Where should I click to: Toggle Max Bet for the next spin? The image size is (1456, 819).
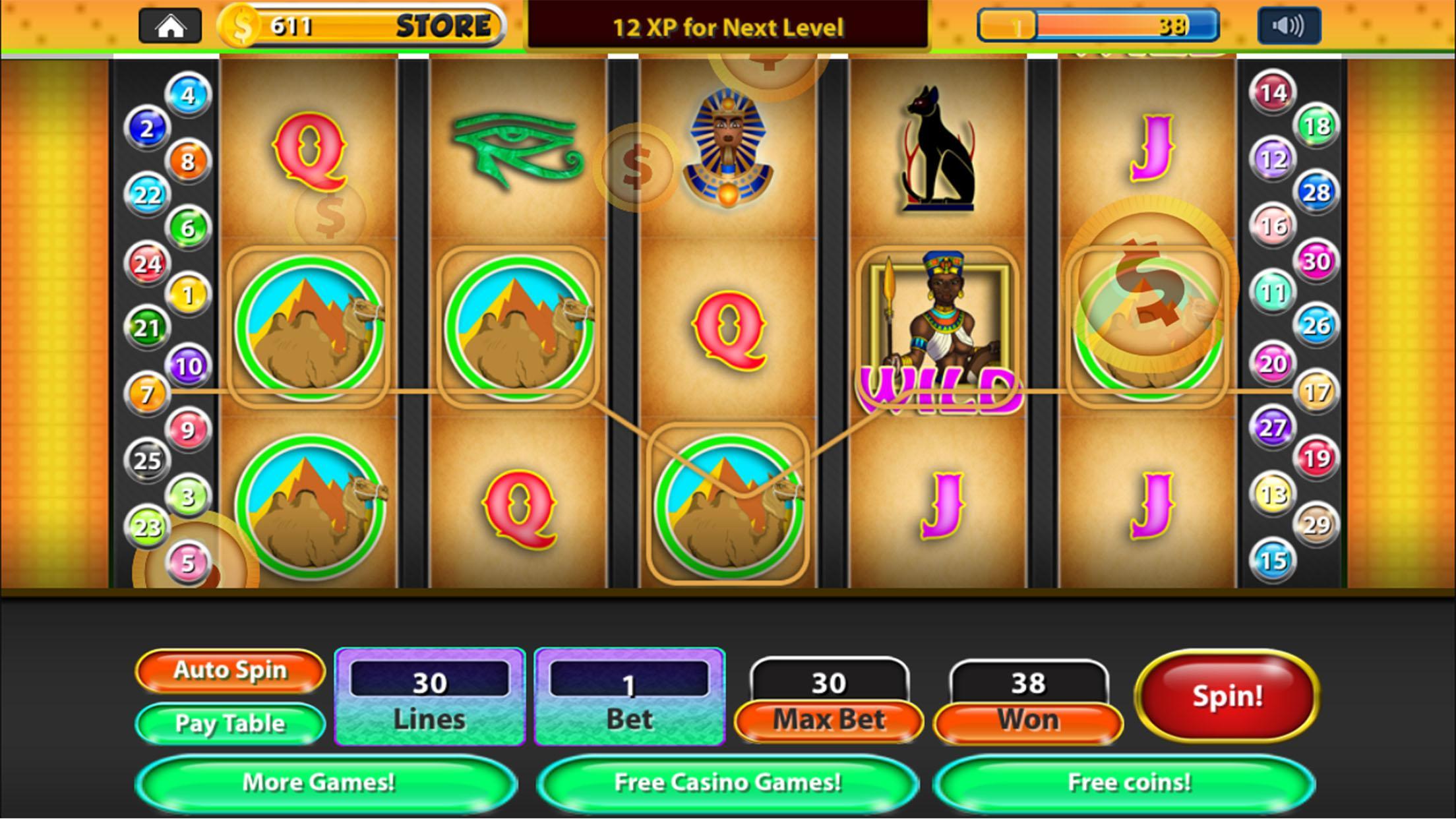(x=828, y=719)
